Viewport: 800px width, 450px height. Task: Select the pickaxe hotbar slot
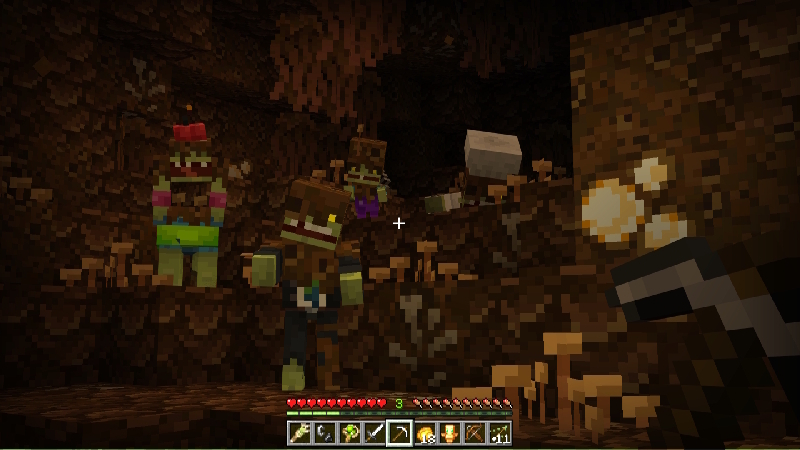pos(399,433)
